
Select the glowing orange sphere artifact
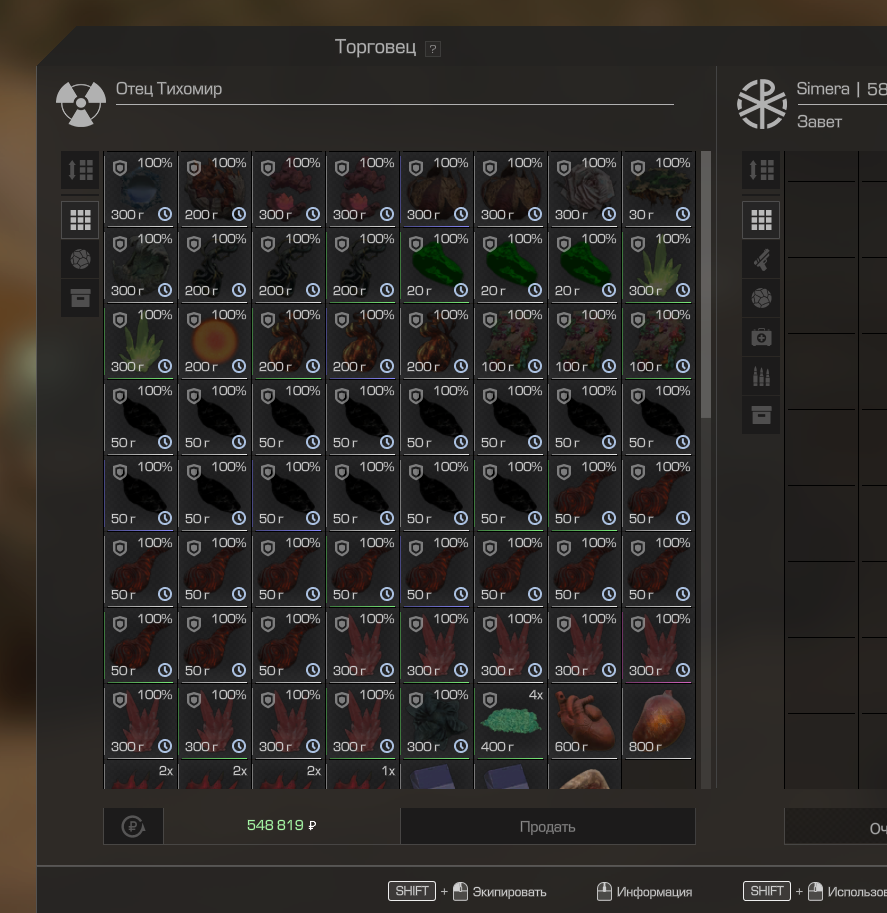(x=214, y=341)
